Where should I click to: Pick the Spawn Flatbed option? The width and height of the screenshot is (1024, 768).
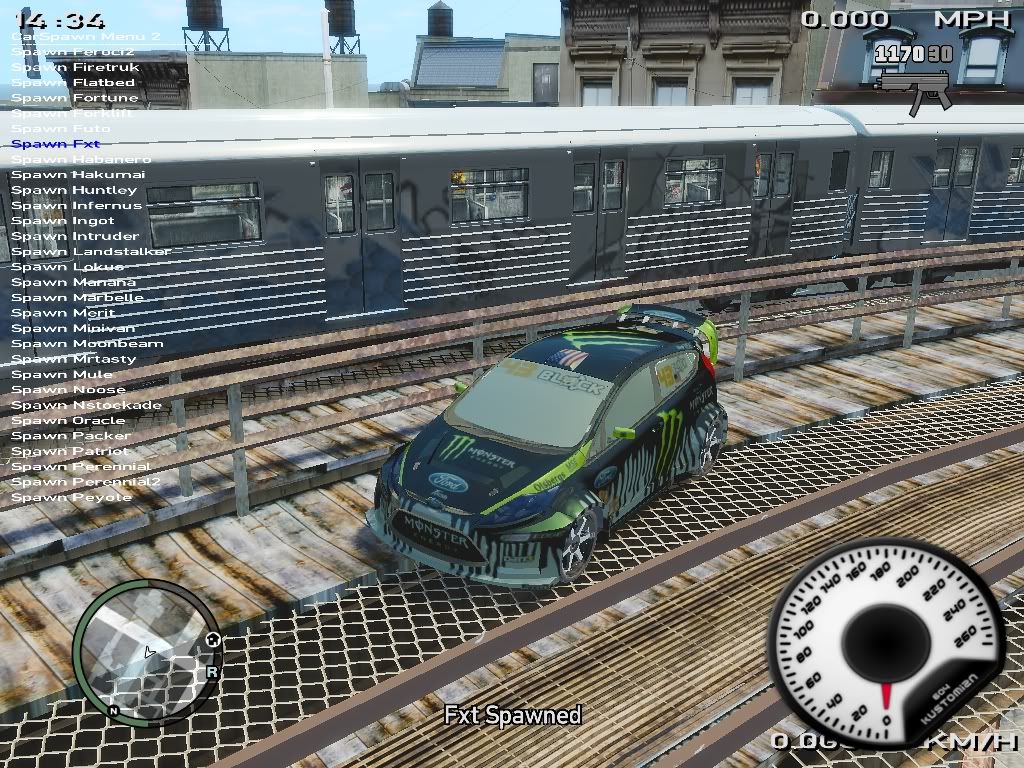tap(73, 83)
